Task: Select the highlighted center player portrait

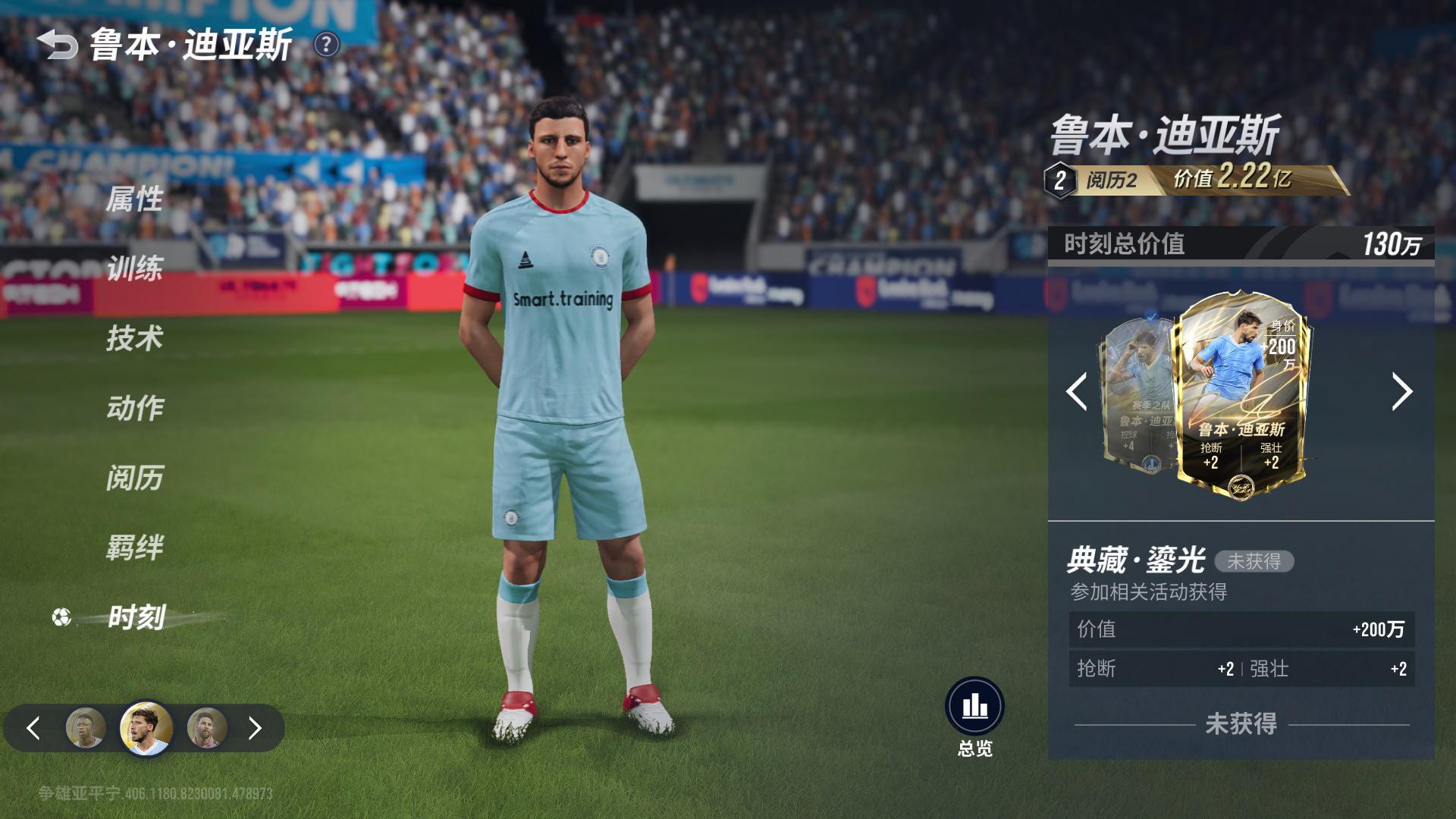Action: point(146,728)
